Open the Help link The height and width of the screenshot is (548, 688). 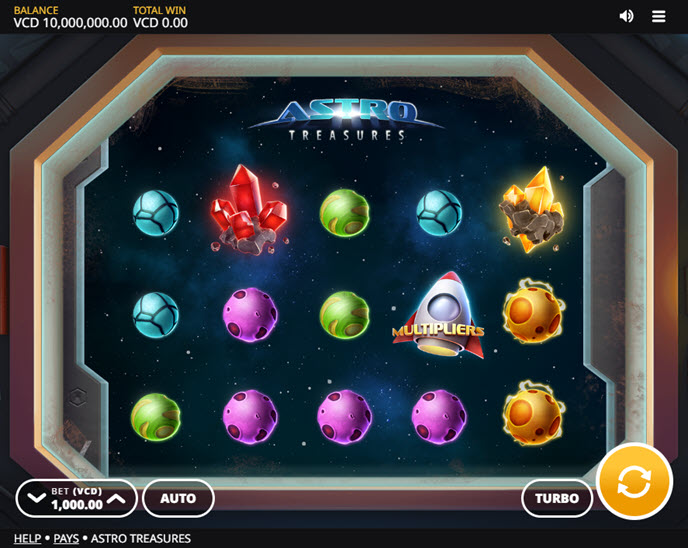(27, 538)
